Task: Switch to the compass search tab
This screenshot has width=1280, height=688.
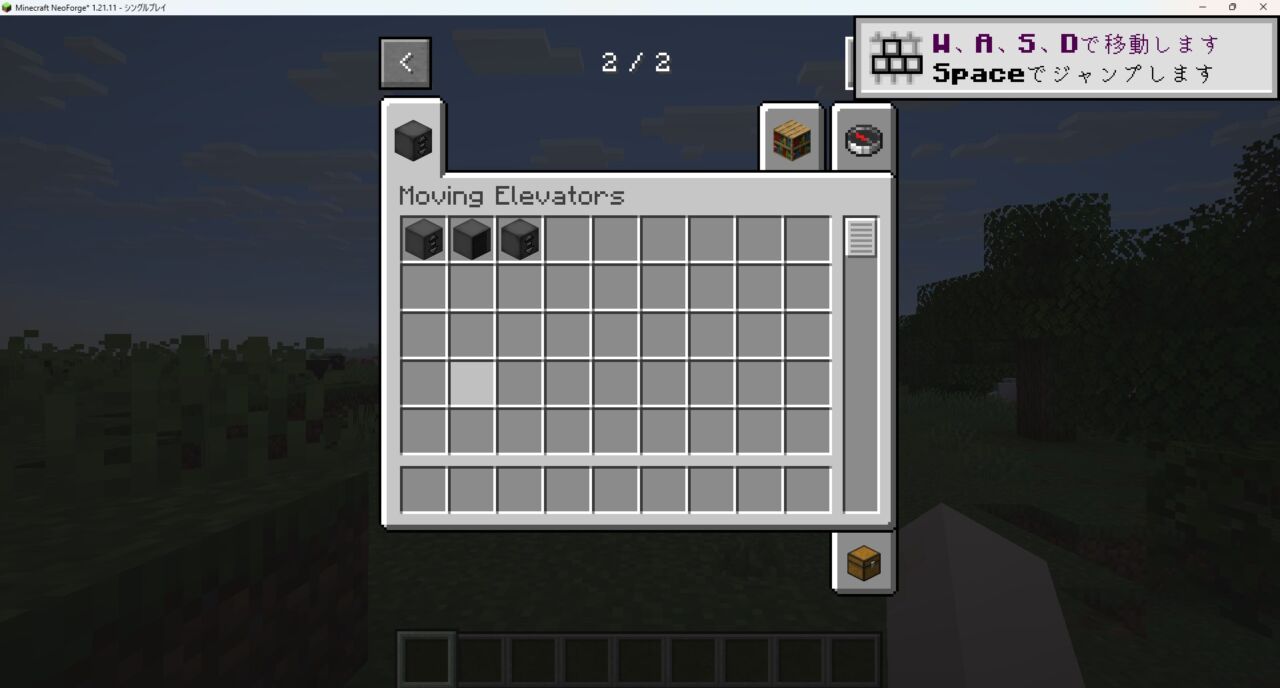Action: point(863,140)
